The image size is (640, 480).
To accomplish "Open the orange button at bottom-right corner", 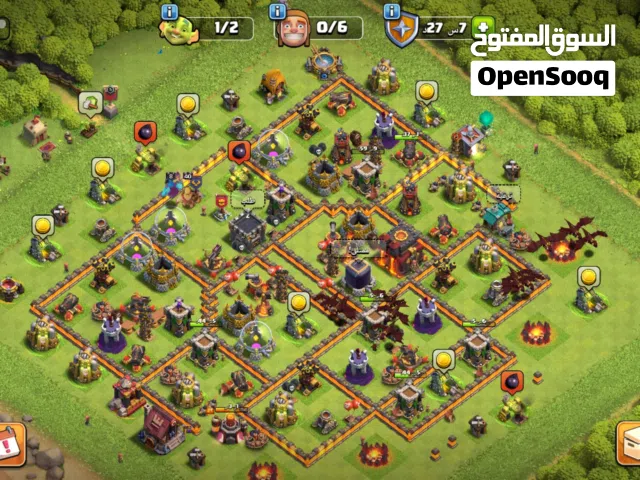I will (x=628, y=443).
